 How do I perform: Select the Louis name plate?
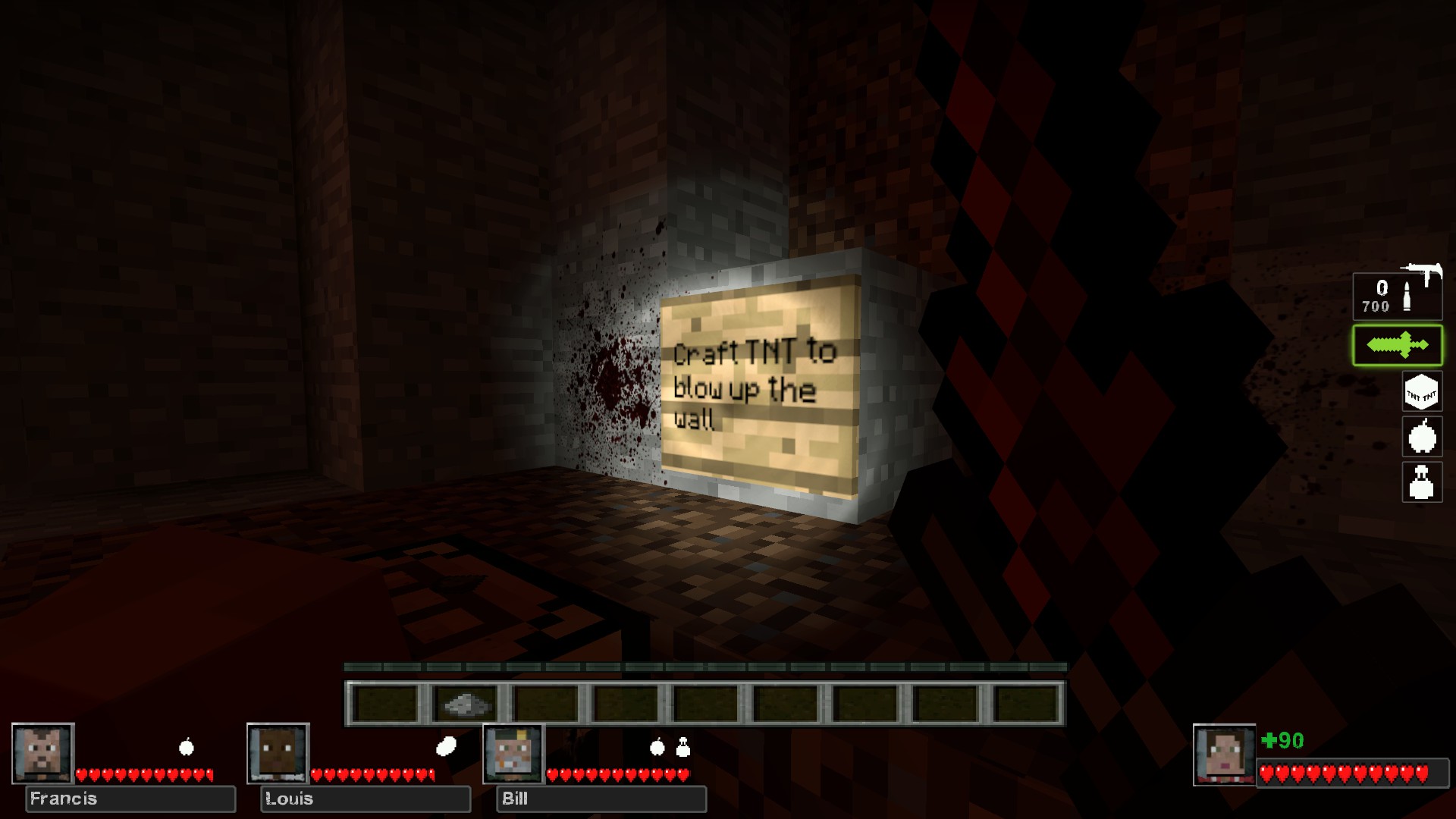(x=366, y=799)
